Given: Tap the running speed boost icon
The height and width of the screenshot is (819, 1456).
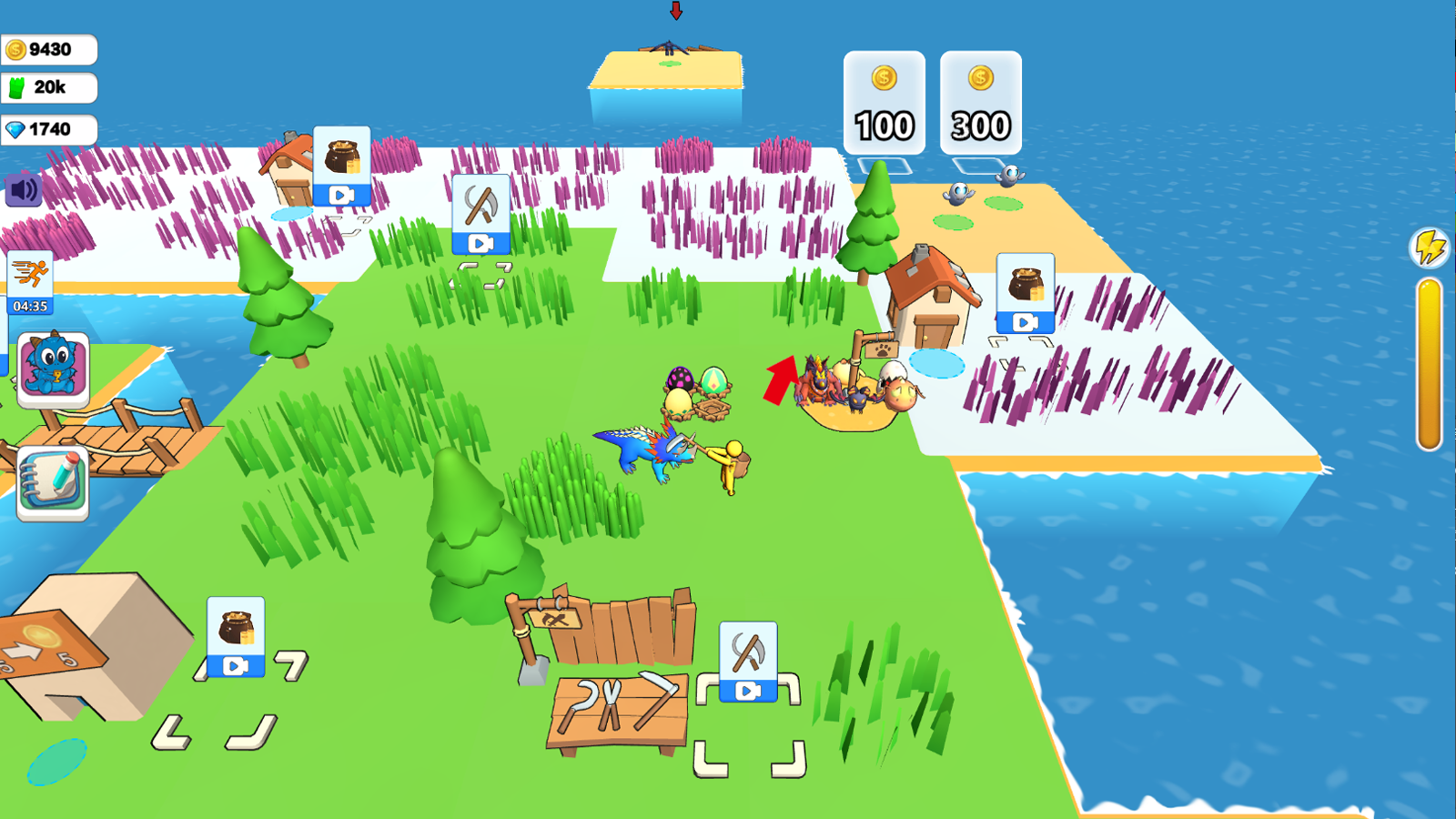Looking at the screenshot, I should point(34,273).
